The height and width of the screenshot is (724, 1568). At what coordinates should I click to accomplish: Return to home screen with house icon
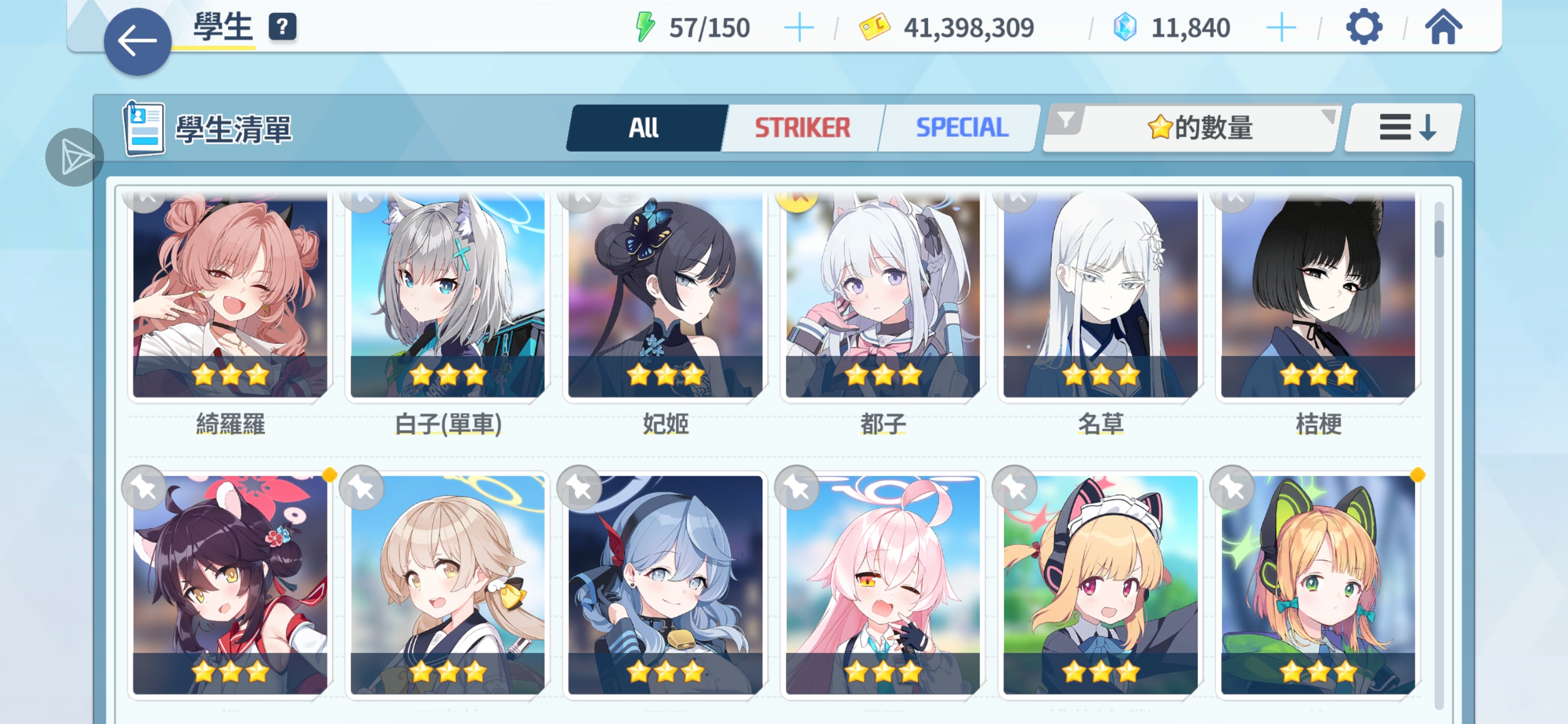point(1442,26)
